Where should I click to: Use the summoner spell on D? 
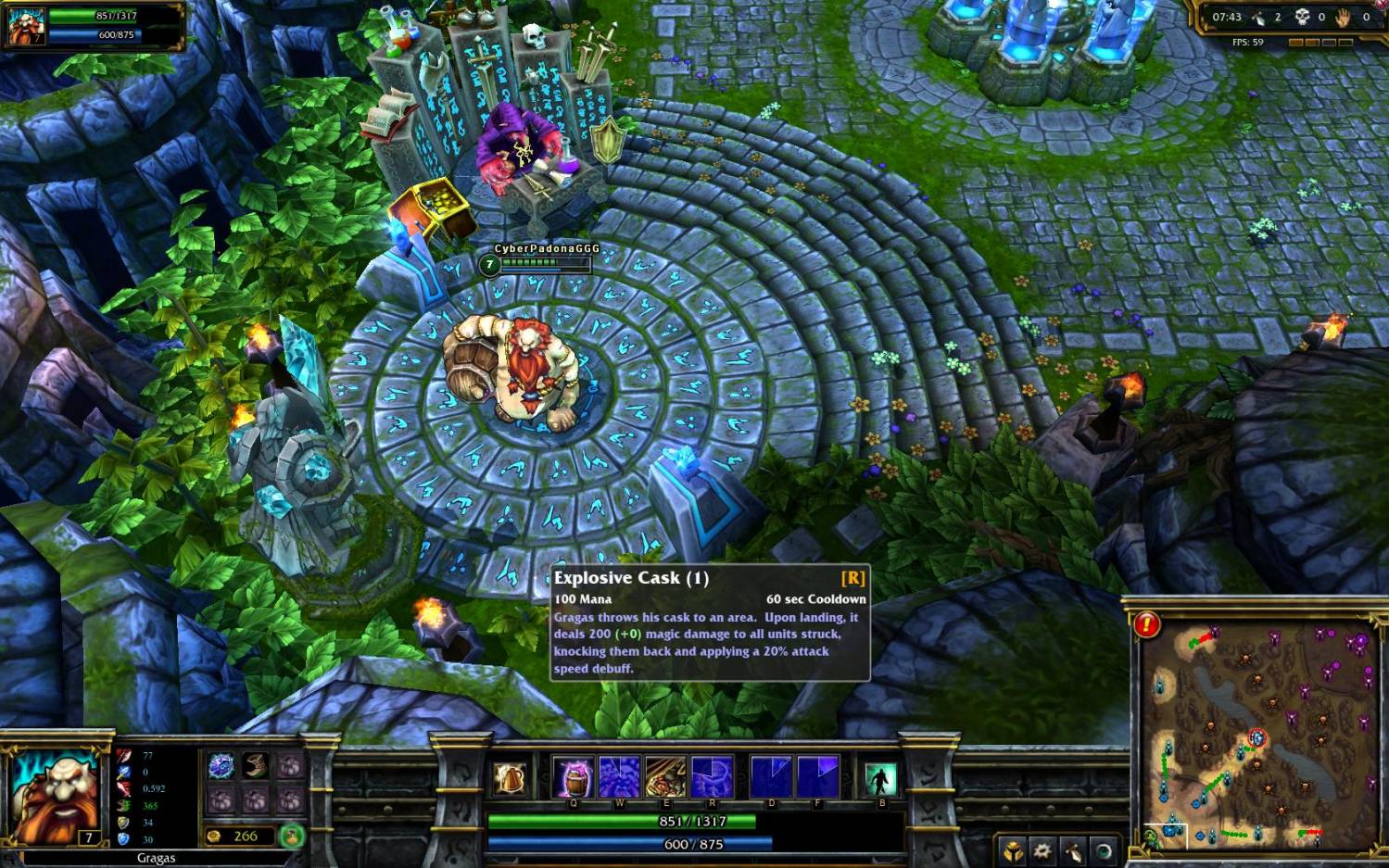pyautogui.click(x=771, y=776)
